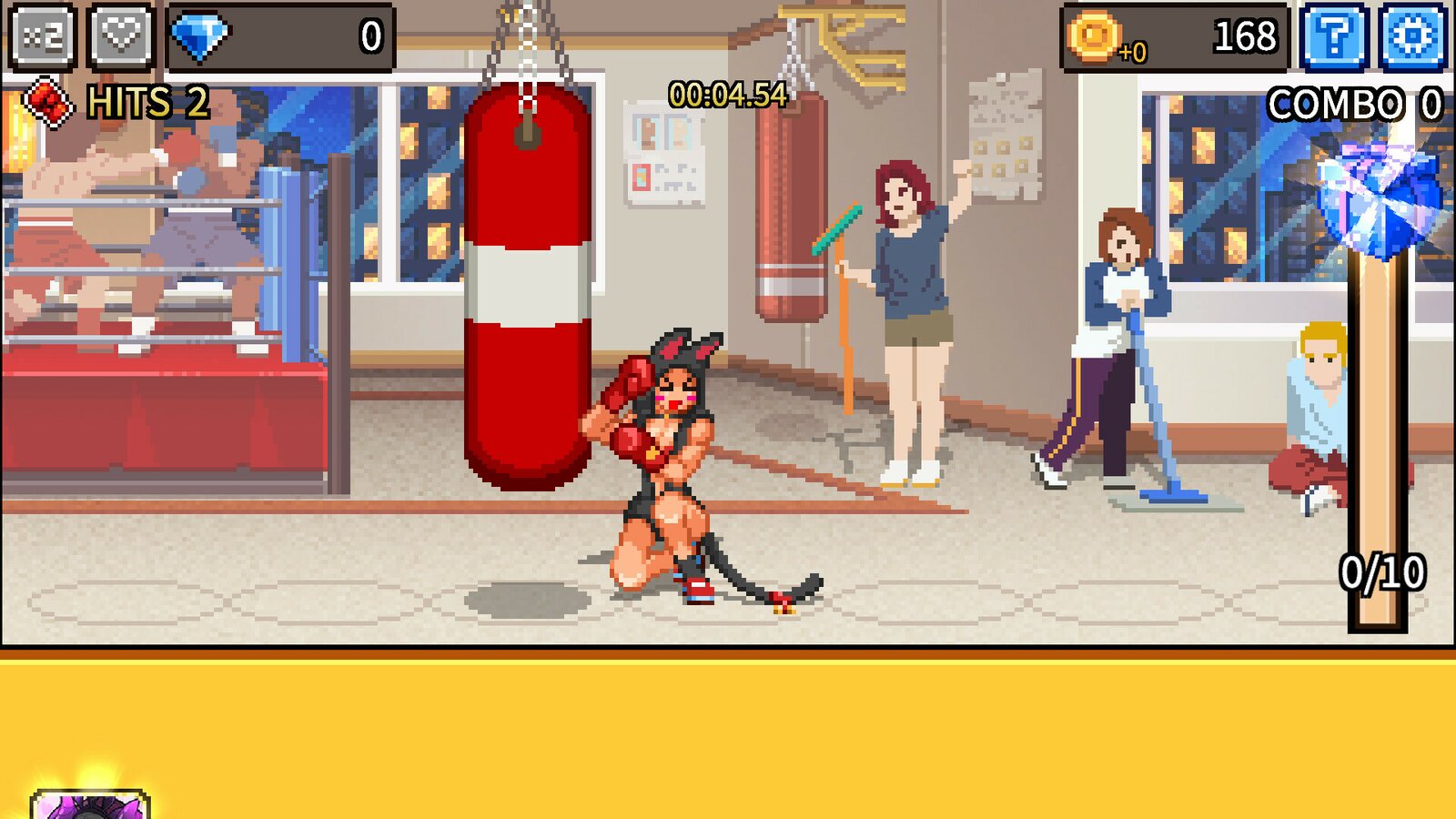The height and width of the screenshot is (819, 1456).
Task: Select the x2 multiplier icon
Action: click(x=40, y=38)
